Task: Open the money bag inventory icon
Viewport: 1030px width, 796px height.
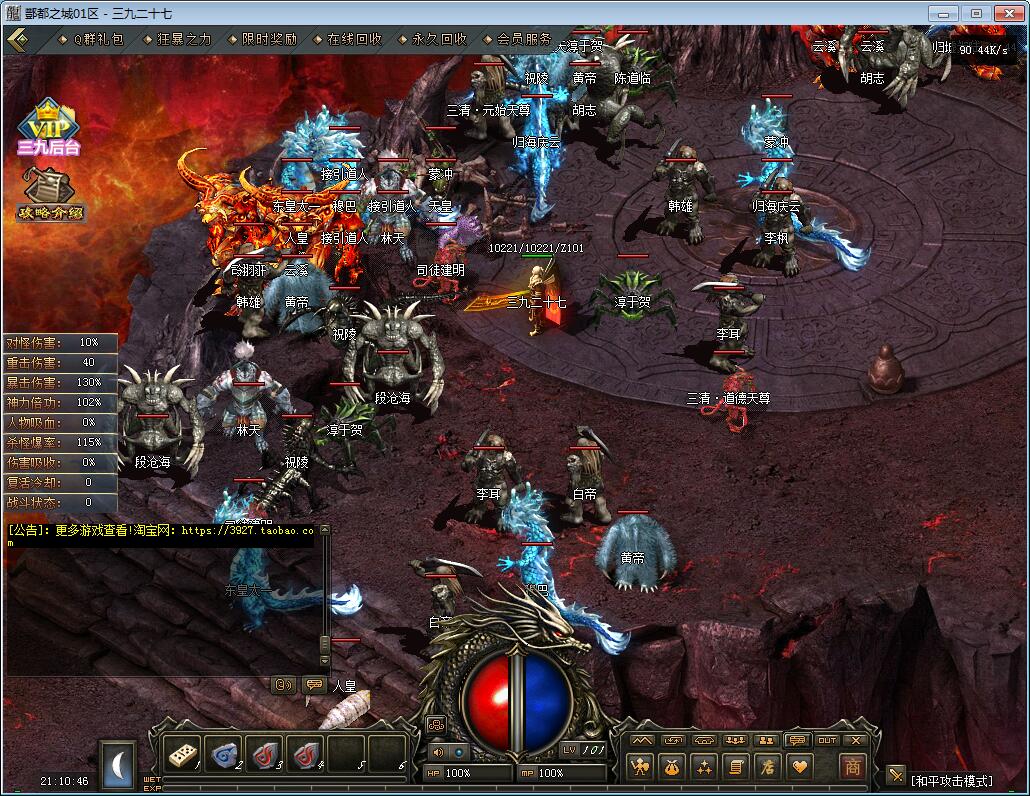Action: point(672,766)
